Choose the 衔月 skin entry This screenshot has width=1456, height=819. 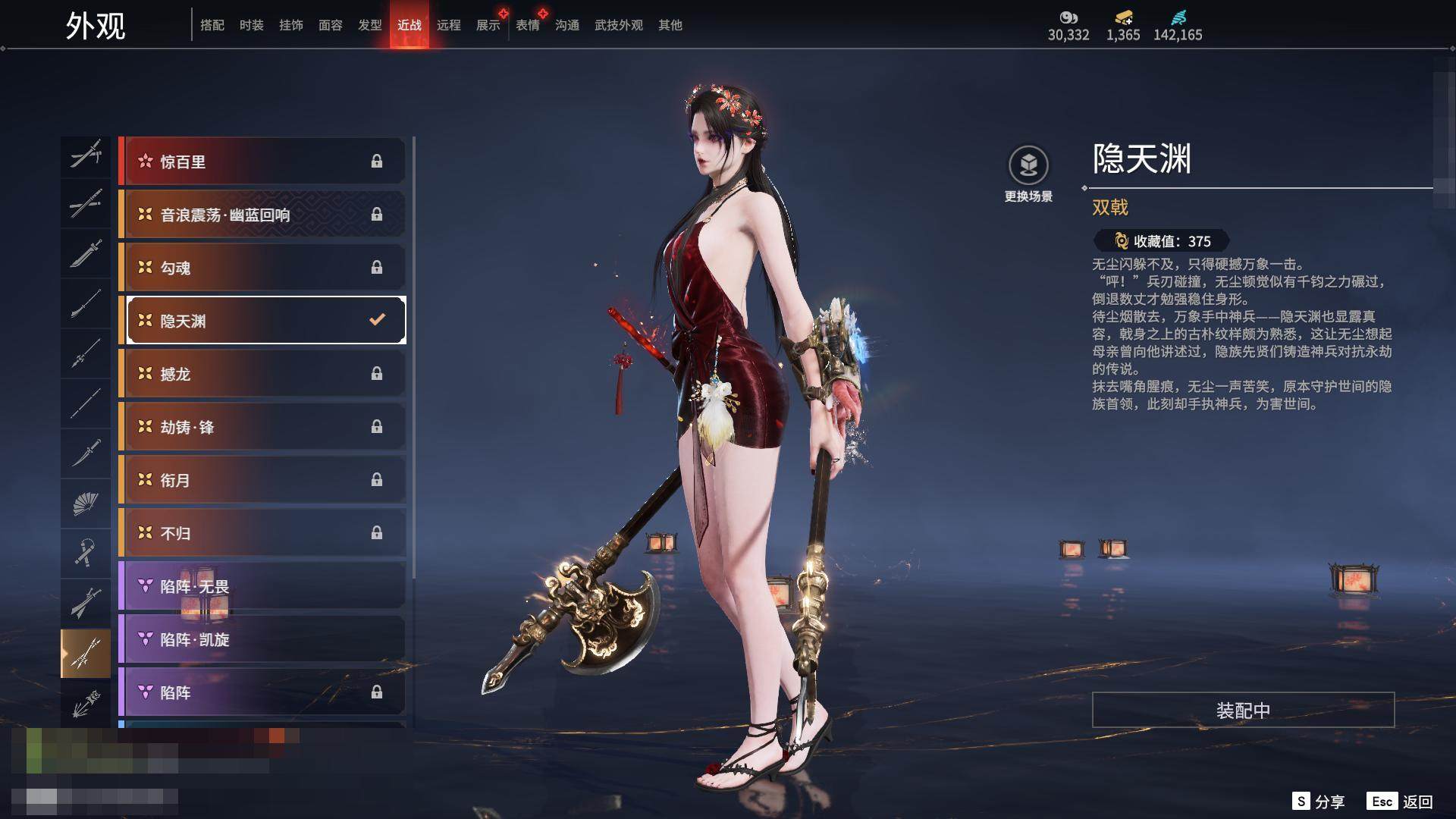(x=263, y=480)
